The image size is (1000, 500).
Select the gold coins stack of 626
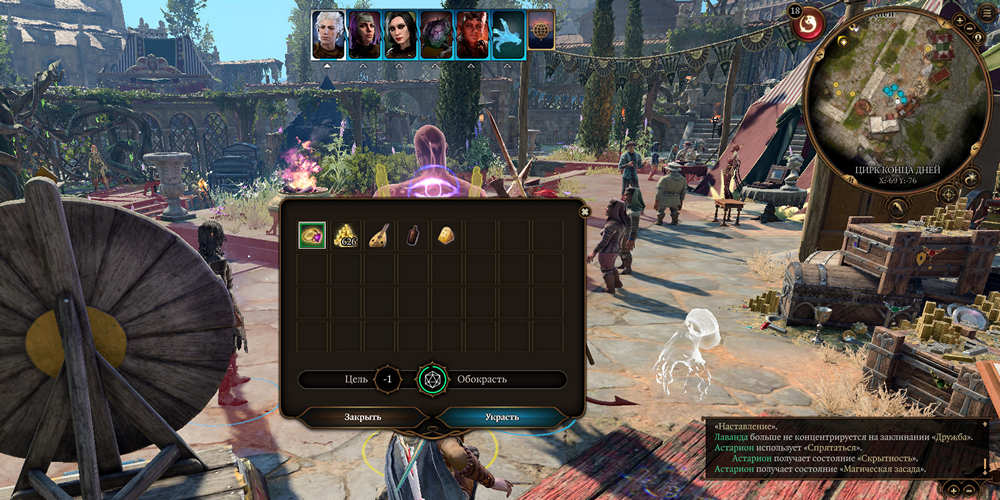coord(346,235)
